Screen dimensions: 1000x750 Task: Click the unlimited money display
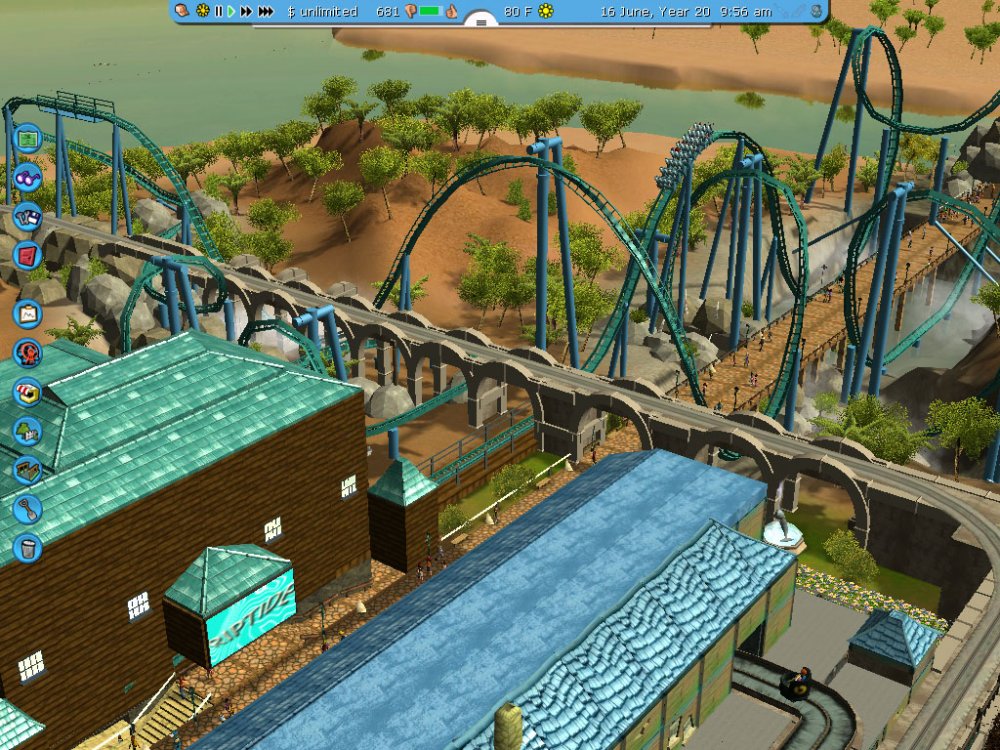click(x=322, y=11)
